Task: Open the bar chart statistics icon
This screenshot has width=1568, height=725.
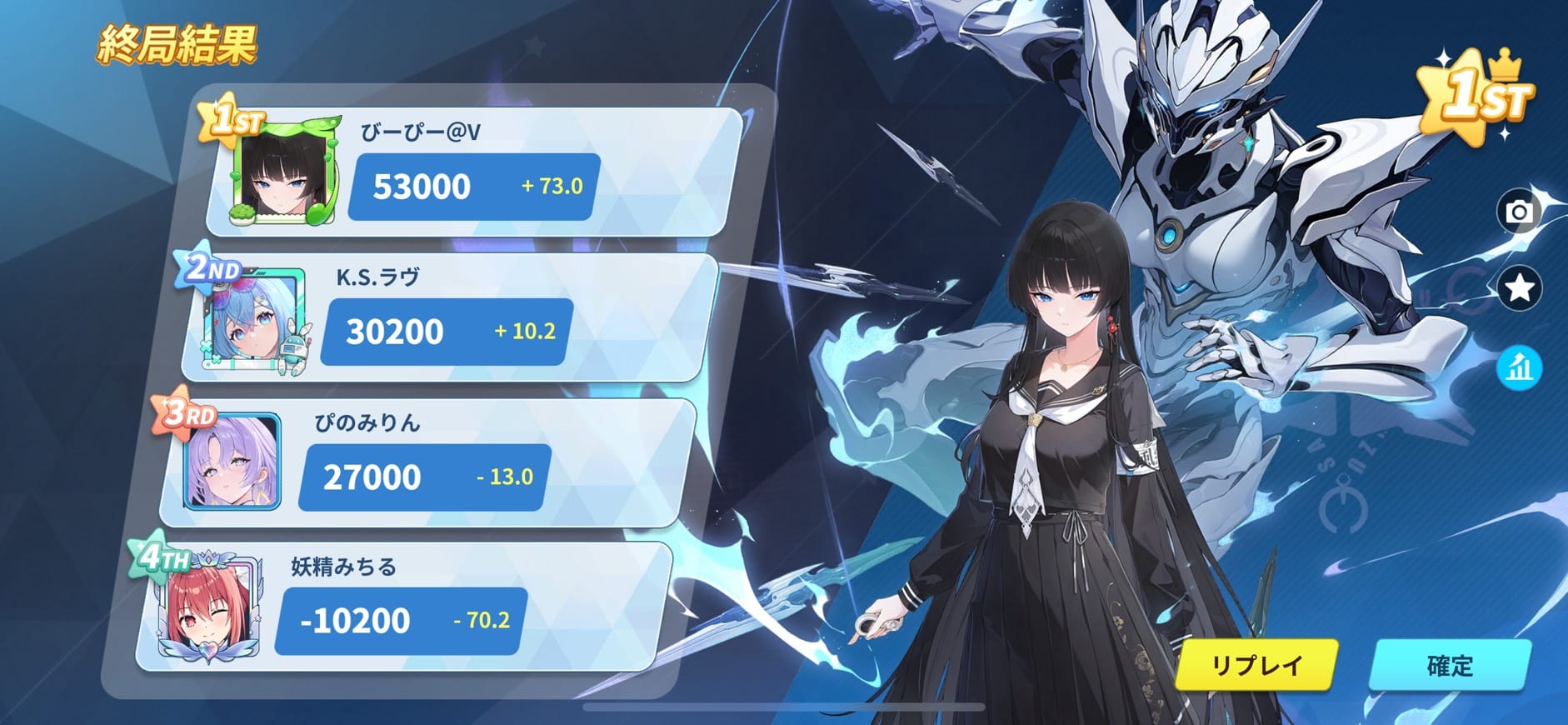Action: pos(1519,367)
